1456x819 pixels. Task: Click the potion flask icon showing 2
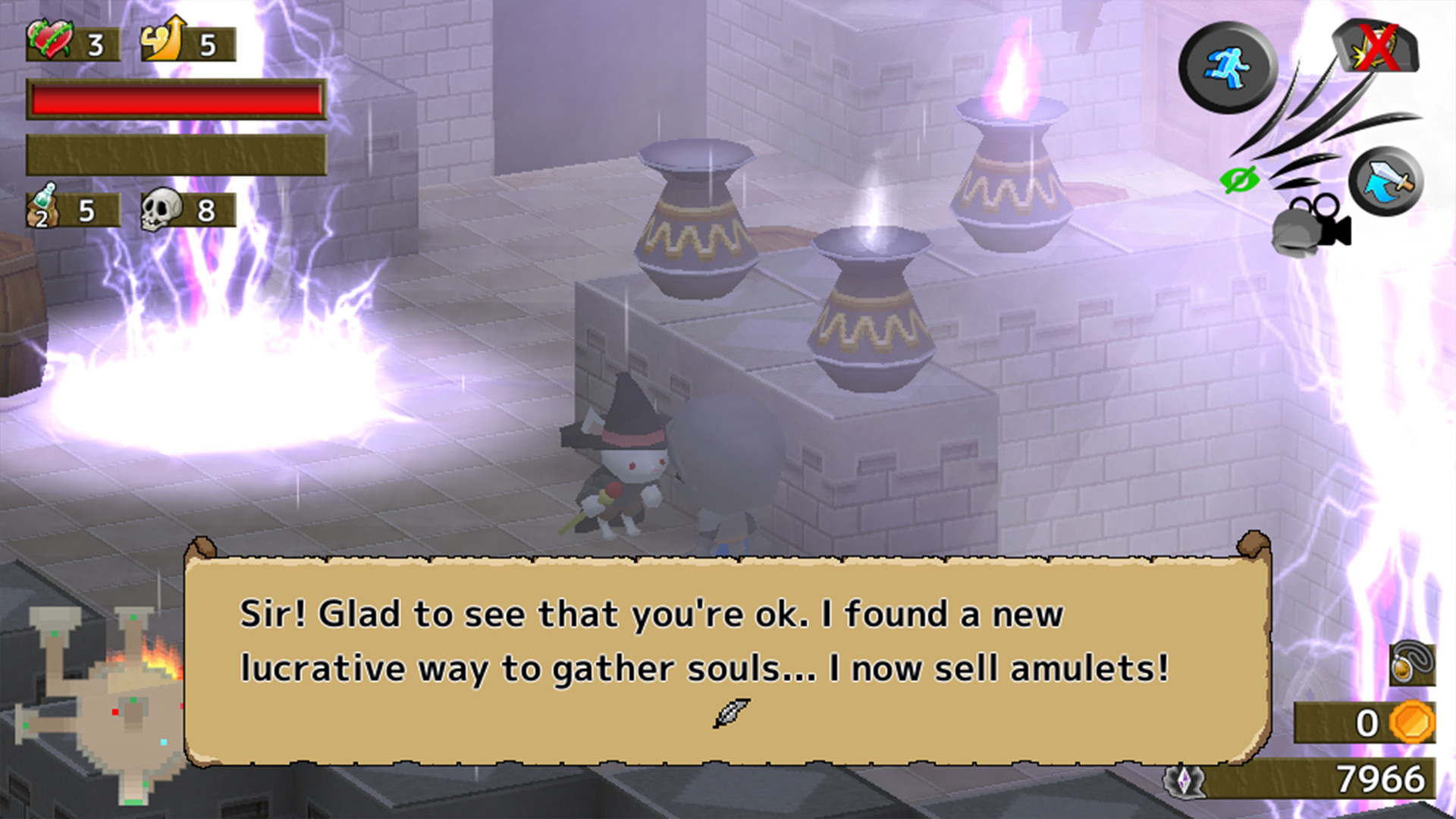coord(42,207)
